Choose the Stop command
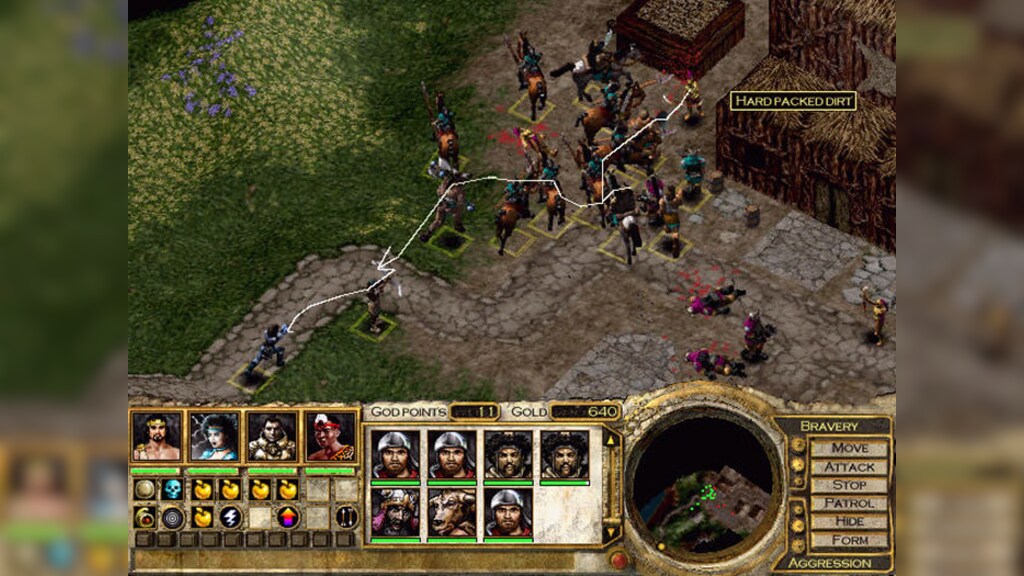Screen dimensions: 1024x576 [849, 485]
